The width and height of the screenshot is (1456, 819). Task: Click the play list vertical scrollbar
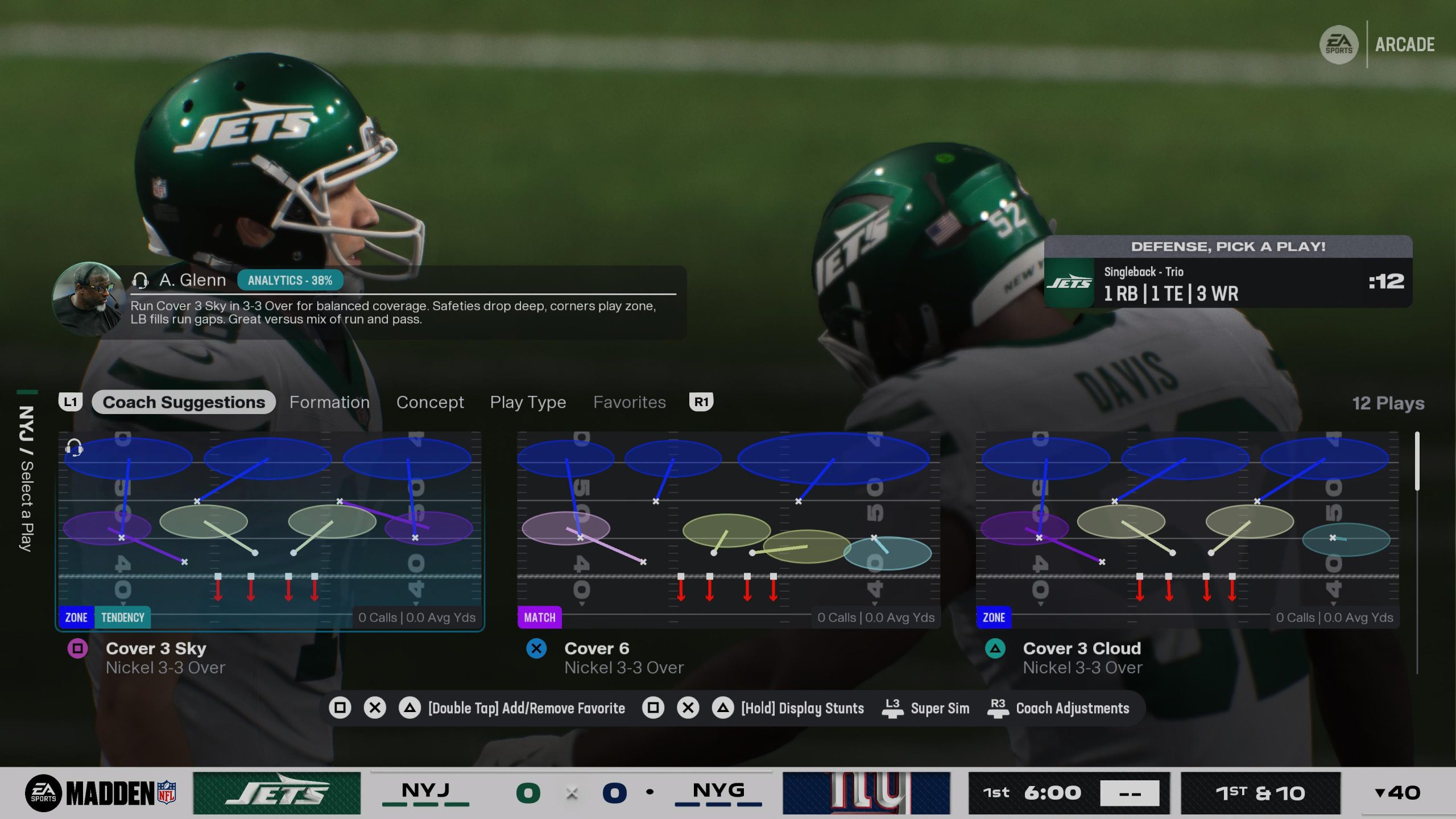1417,461
